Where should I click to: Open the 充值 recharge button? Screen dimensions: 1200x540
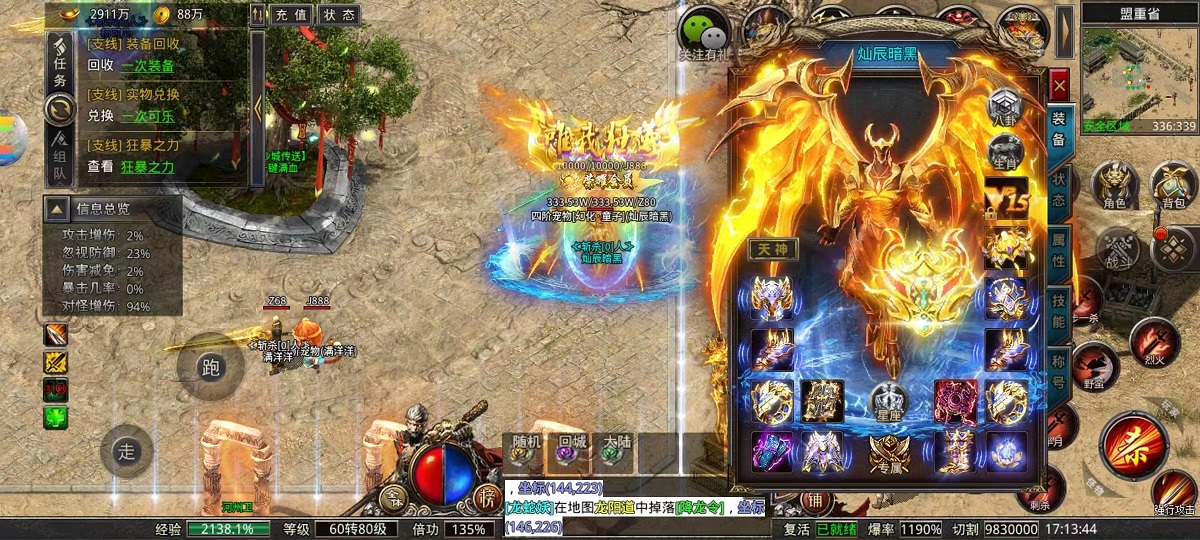(x=292, y=15)
